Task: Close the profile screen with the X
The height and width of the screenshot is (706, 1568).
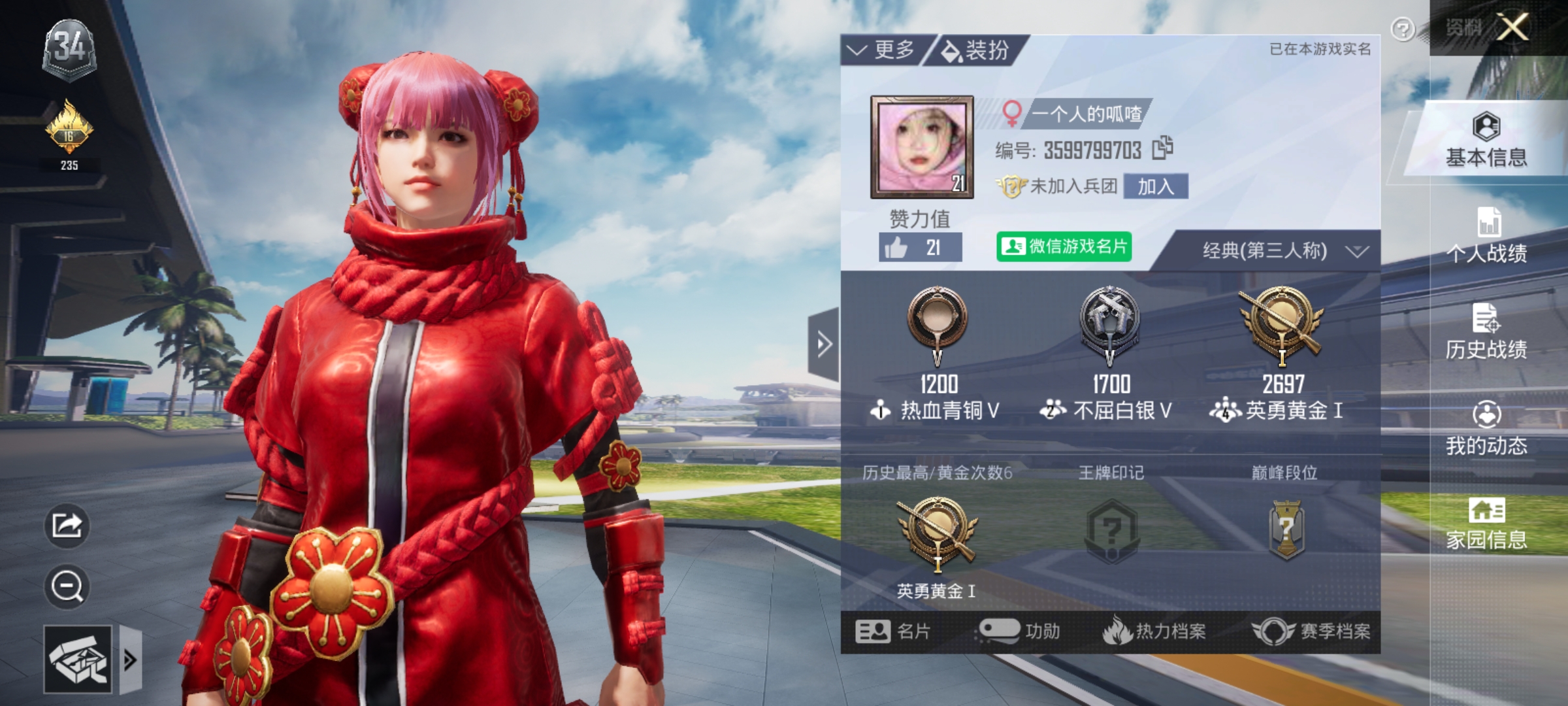Action: pos(1512,28)
